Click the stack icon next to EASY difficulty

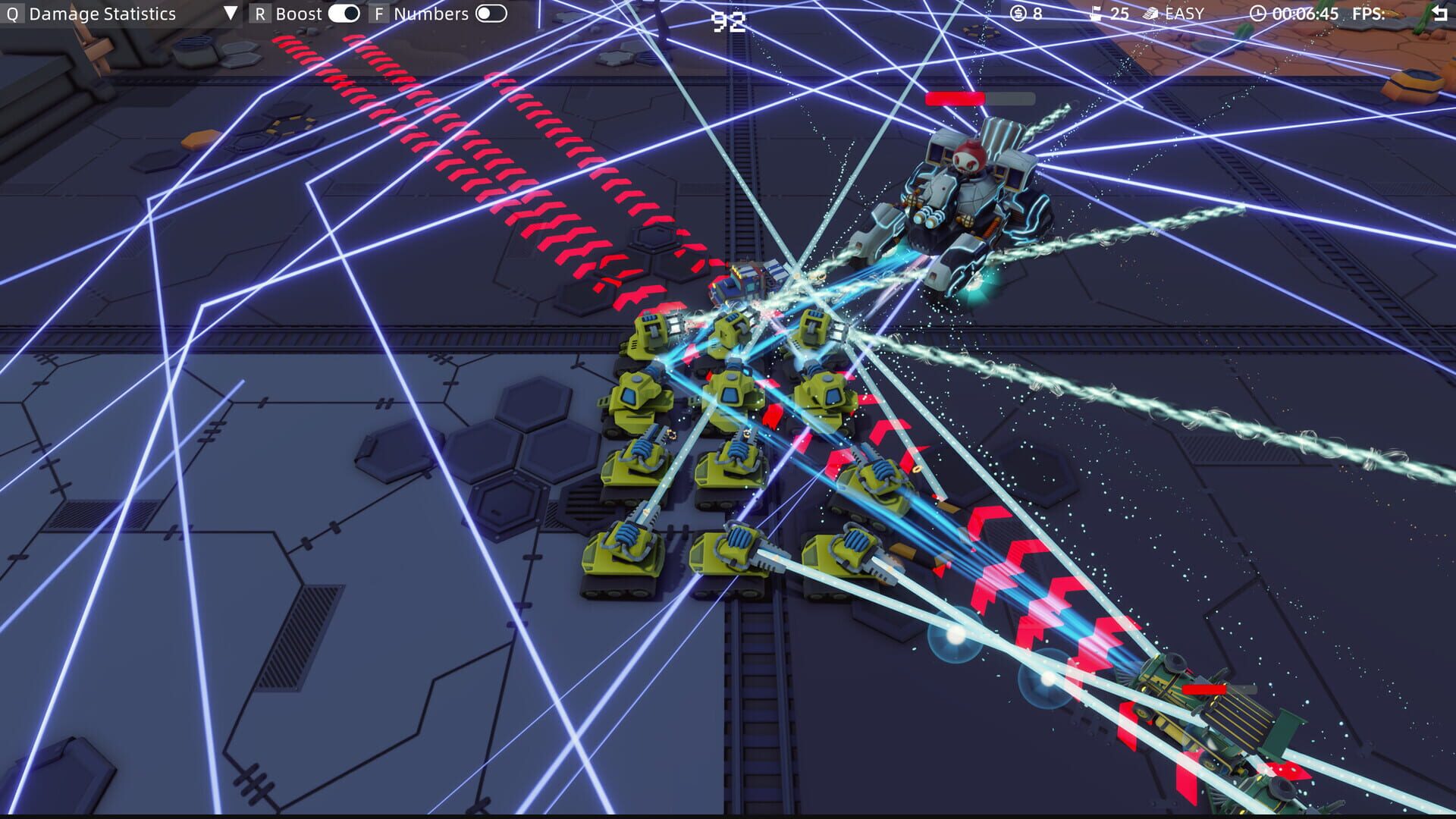pos(1150,13)
